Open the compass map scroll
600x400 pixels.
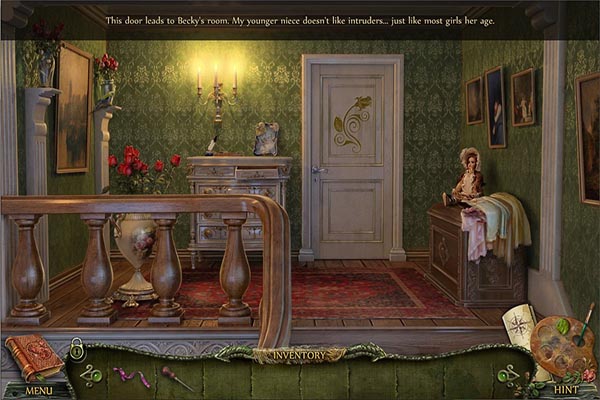[x=521, y=330]
